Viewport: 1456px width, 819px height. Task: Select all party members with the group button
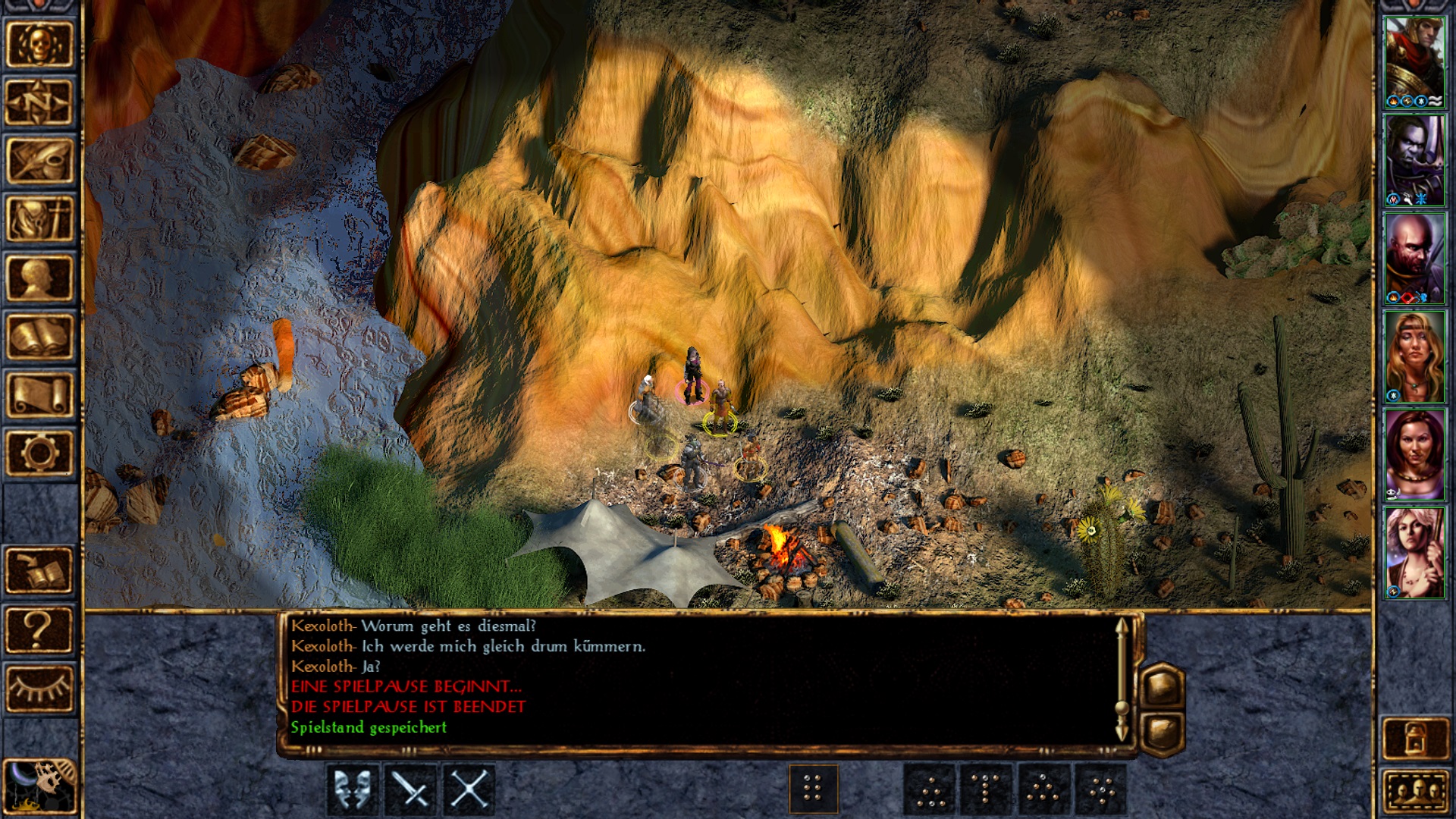click(1414, 793)
